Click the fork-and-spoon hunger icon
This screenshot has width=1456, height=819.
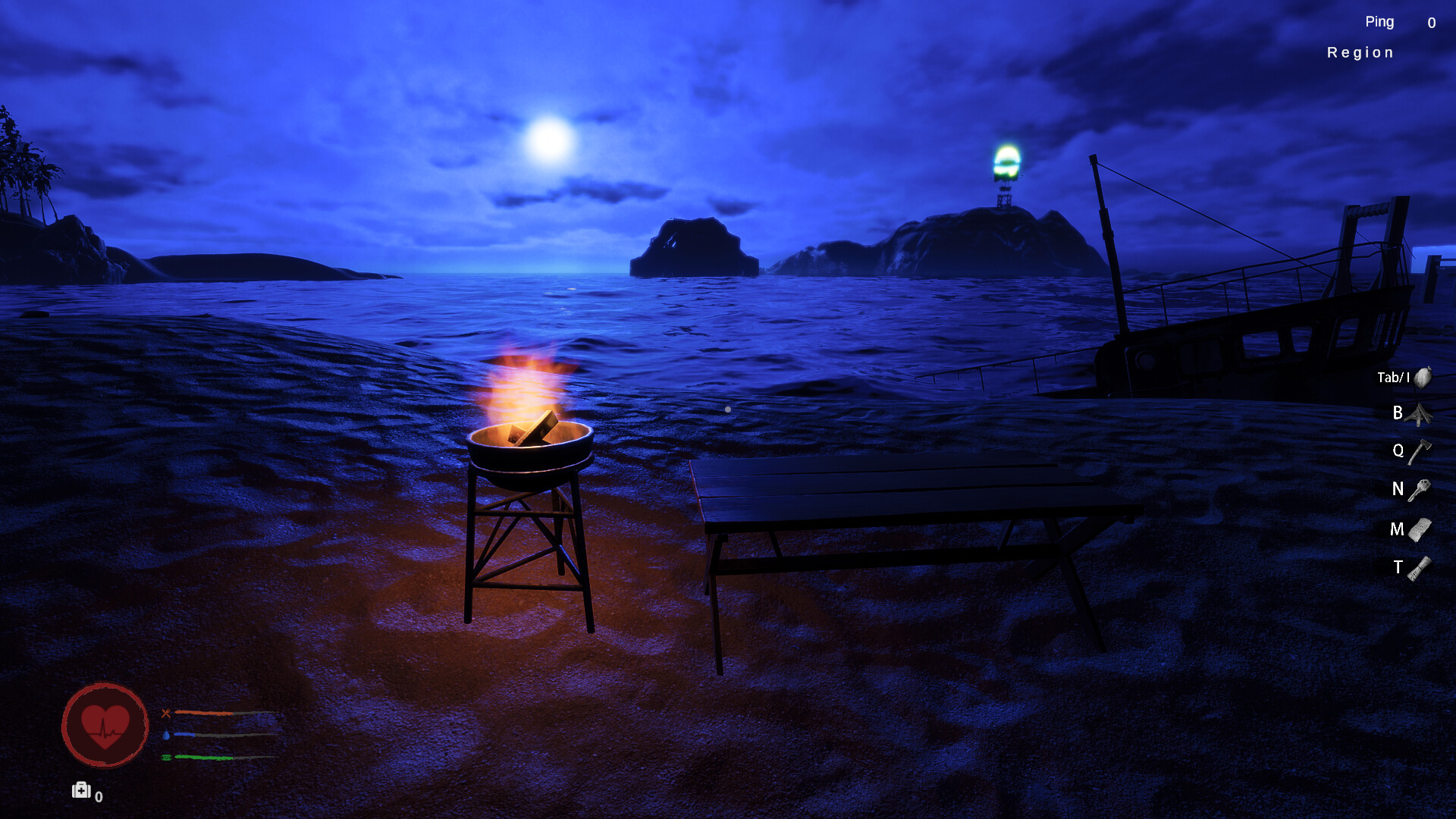[167, 713]
